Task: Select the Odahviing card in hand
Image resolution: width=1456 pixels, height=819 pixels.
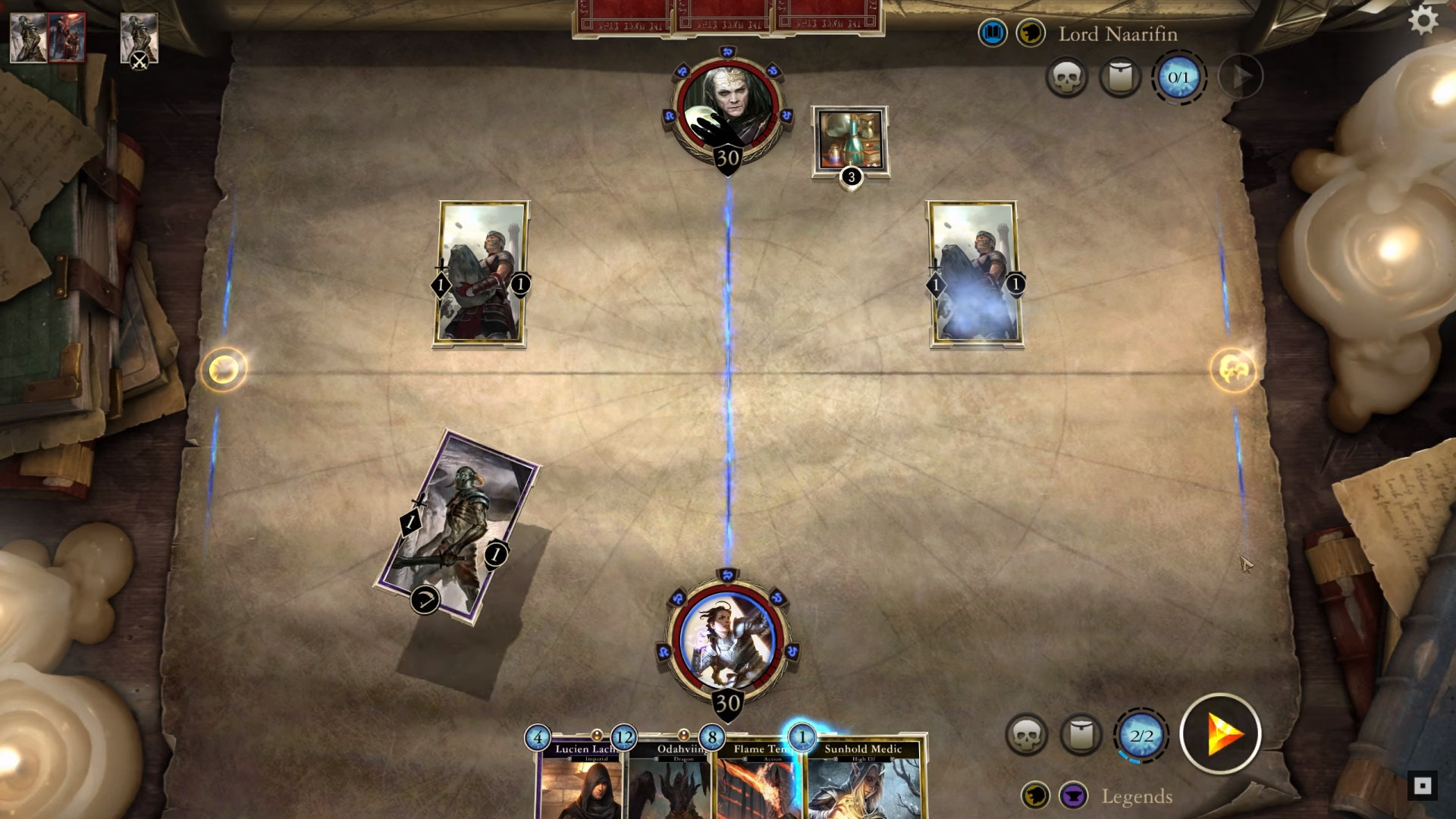Action: coord(669,781)
